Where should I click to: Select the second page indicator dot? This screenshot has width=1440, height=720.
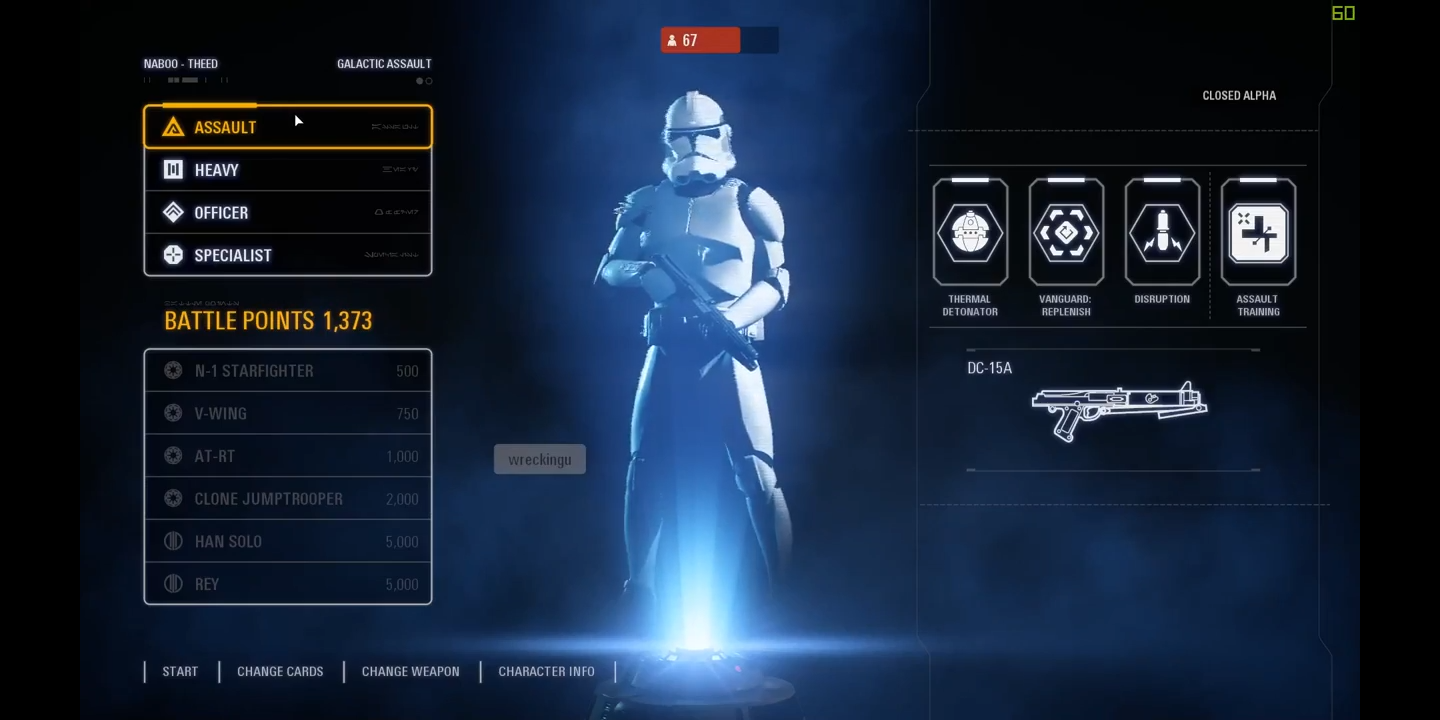[x=428, y=80]
